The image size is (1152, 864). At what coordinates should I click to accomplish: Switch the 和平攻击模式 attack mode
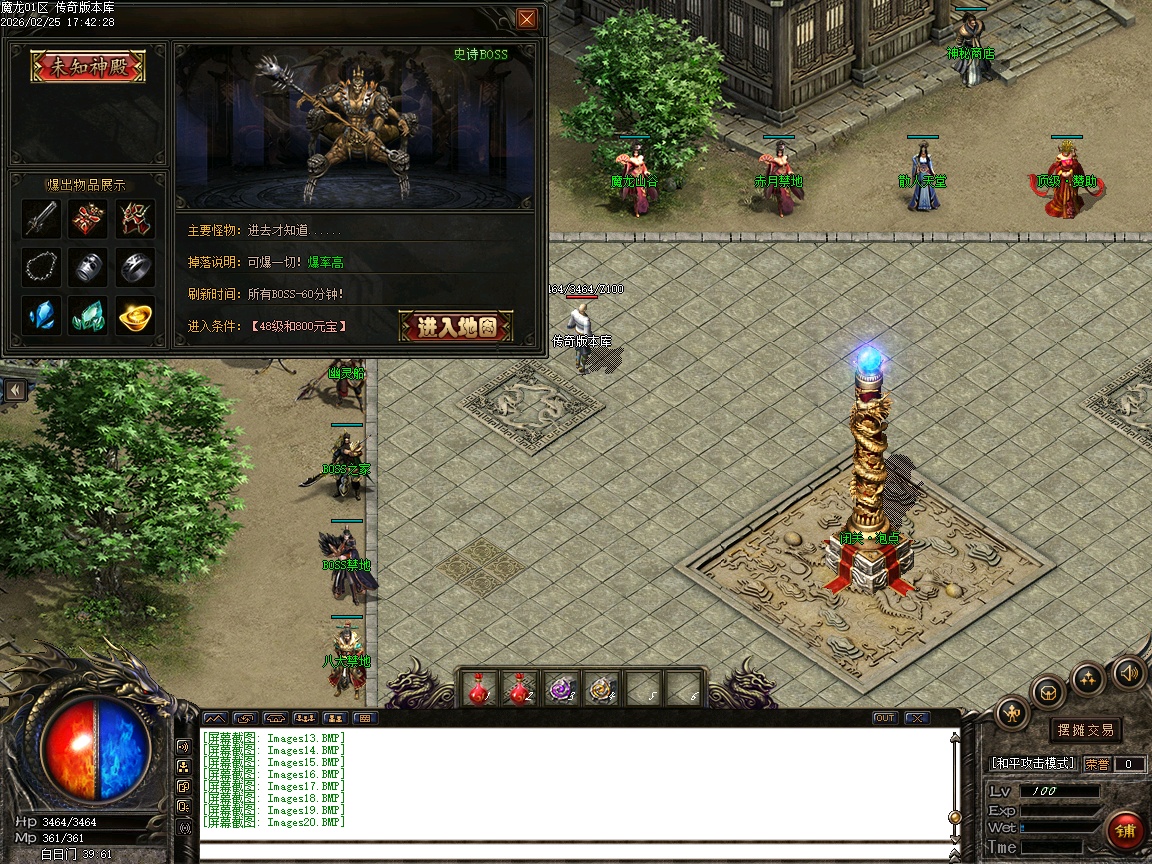point(1033,763)
